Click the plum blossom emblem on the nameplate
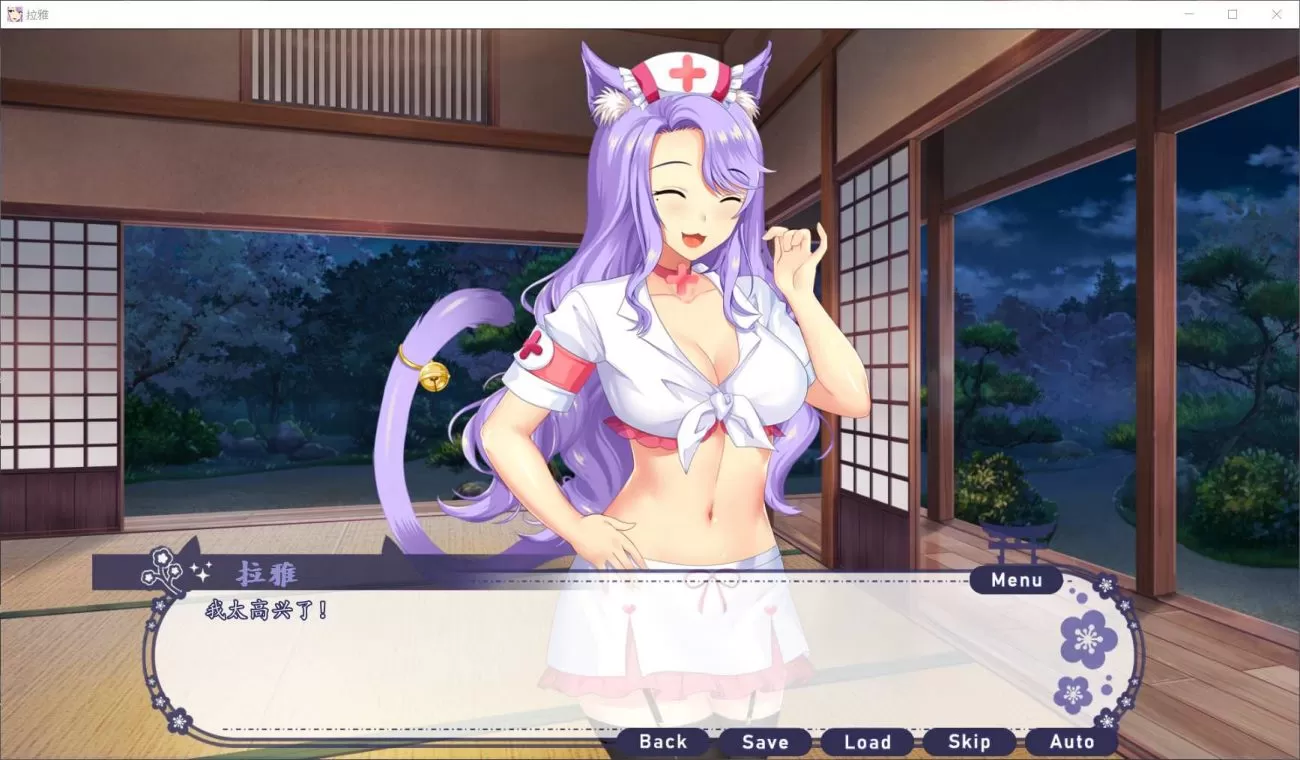Screen dimensions: 1300x760 (160, 567)
